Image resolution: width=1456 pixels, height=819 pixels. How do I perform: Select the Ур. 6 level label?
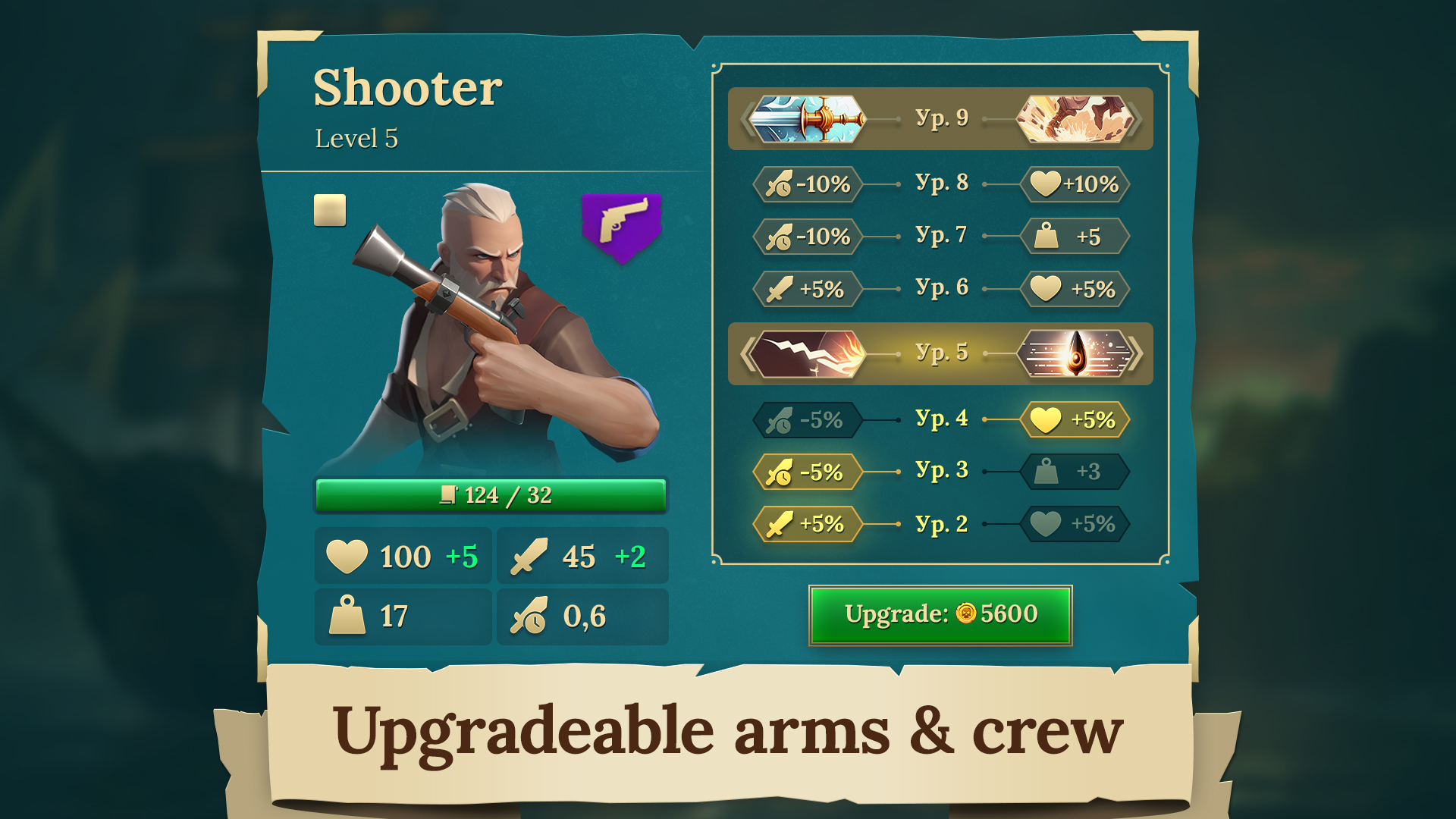tap(940, 289)
